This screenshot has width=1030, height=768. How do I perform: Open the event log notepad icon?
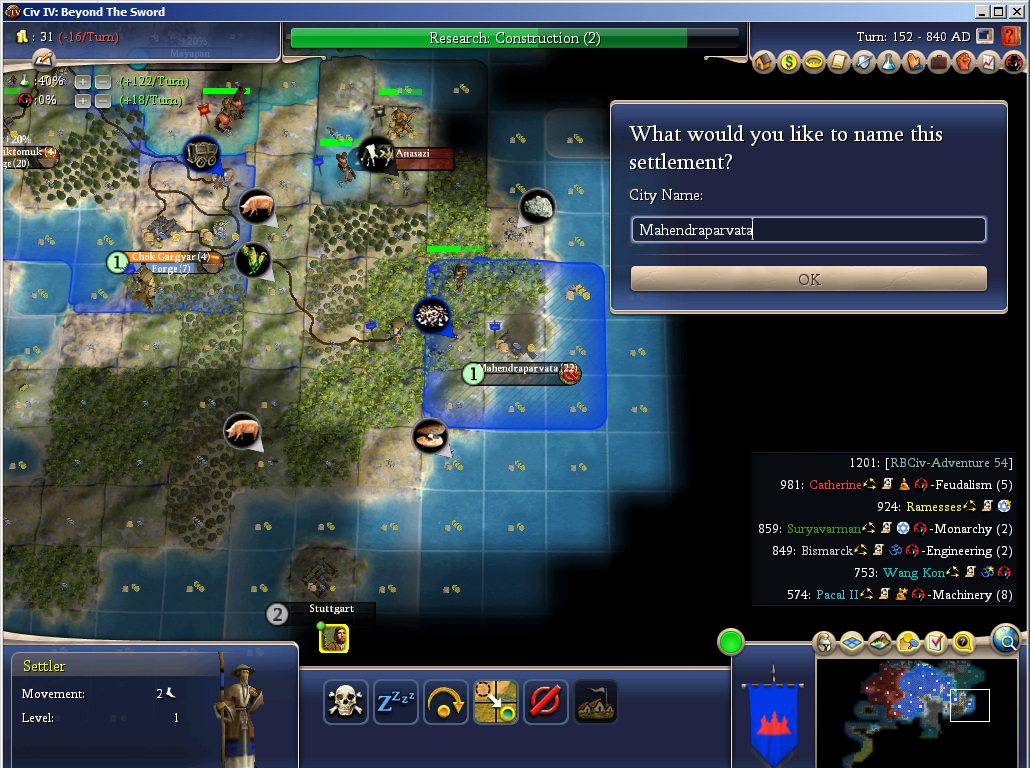[x=43, y=60]
